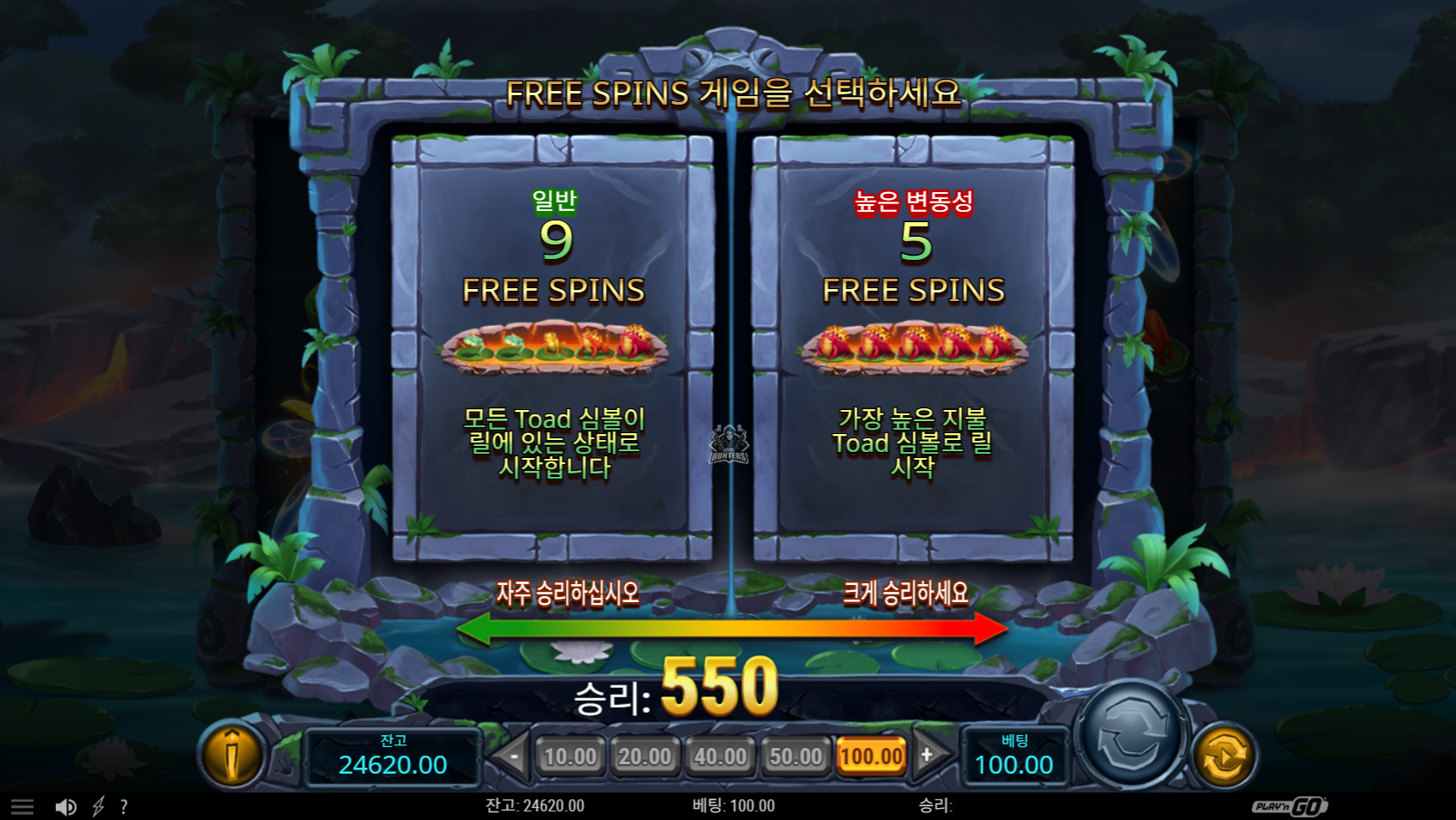Select the 40.00 bet amount
1456x820 pixels.
[x=720, y=757]
